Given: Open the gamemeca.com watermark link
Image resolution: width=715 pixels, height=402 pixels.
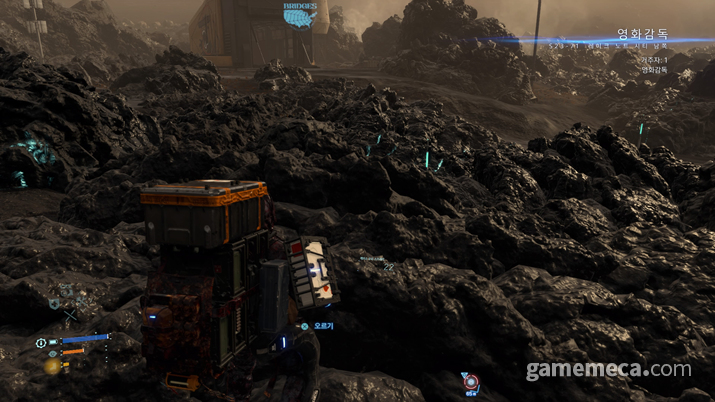Looking at the screenshot, I should tap(609, 370).
